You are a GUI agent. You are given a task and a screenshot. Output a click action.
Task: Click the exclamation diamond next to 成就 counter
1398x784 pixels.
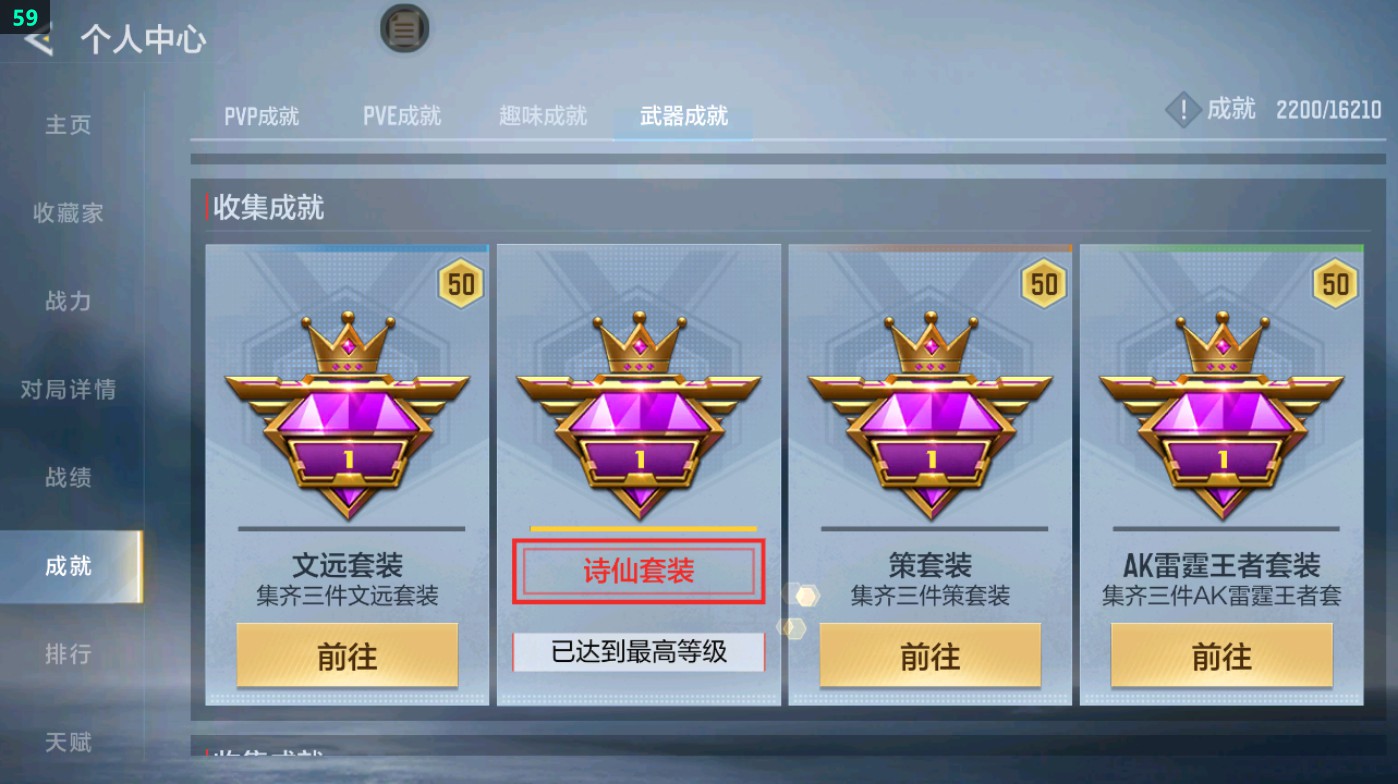1182,110
